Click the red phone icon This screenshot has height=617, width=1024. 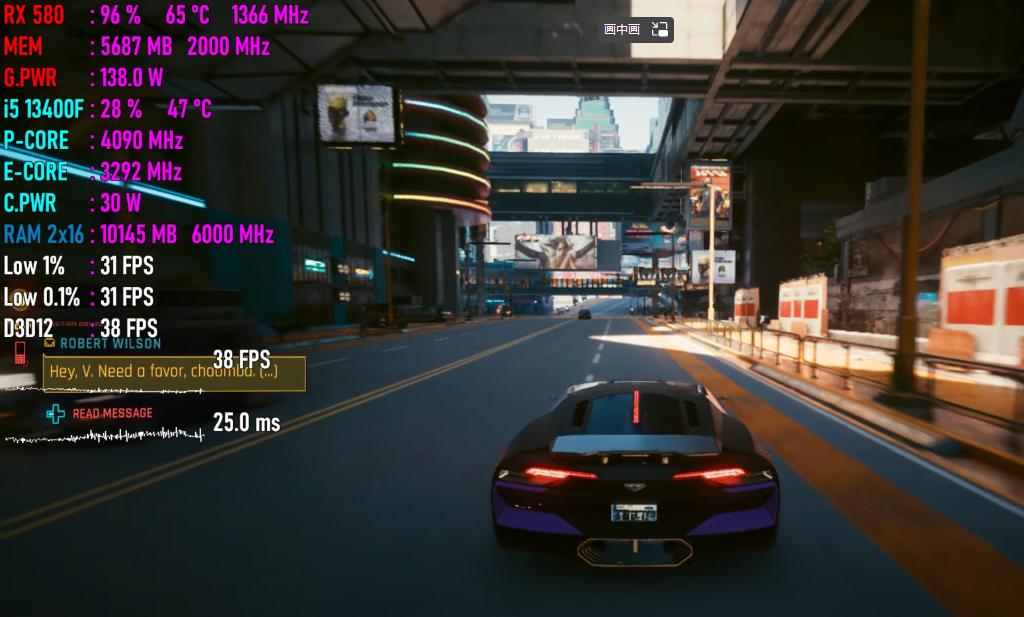[20, 352]
